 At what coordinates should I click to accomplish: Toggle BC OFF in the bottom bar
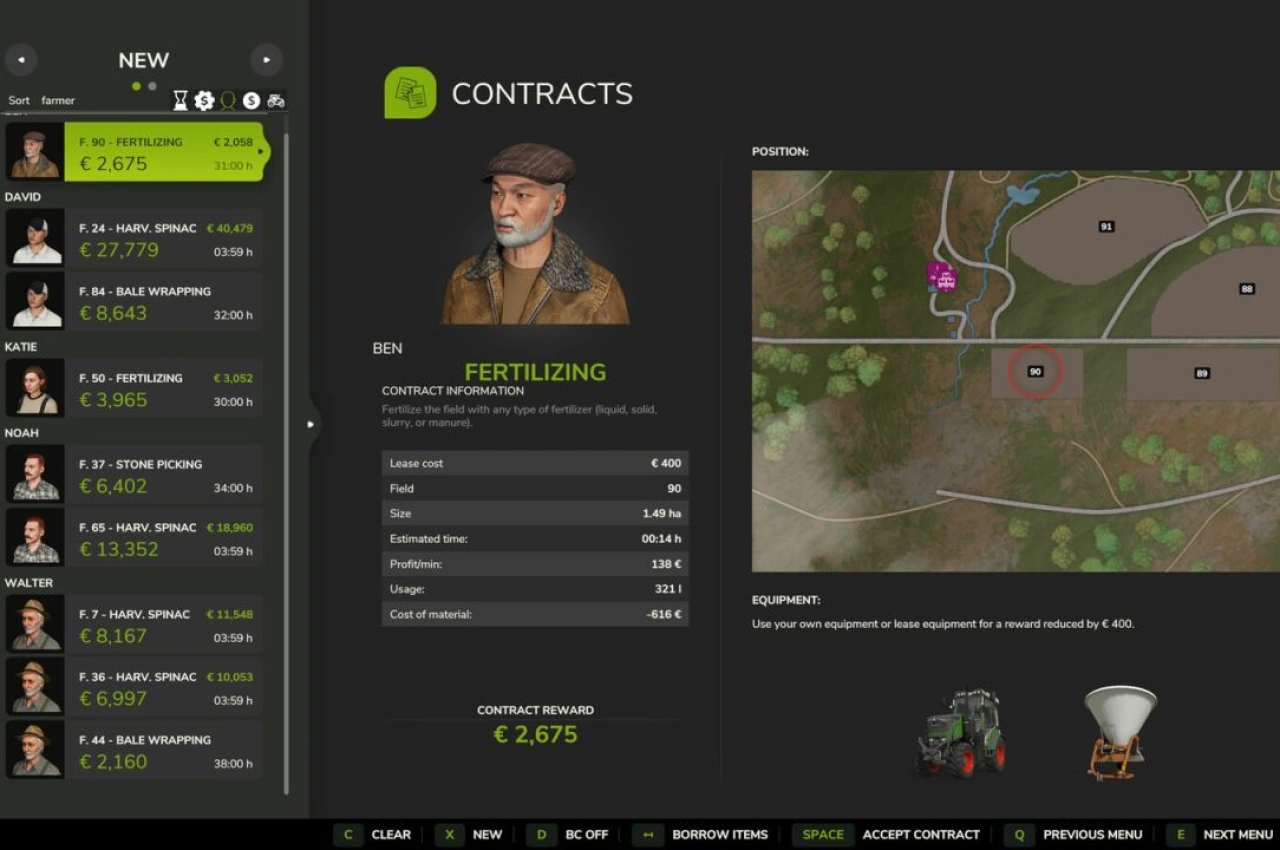pos(588,834)
